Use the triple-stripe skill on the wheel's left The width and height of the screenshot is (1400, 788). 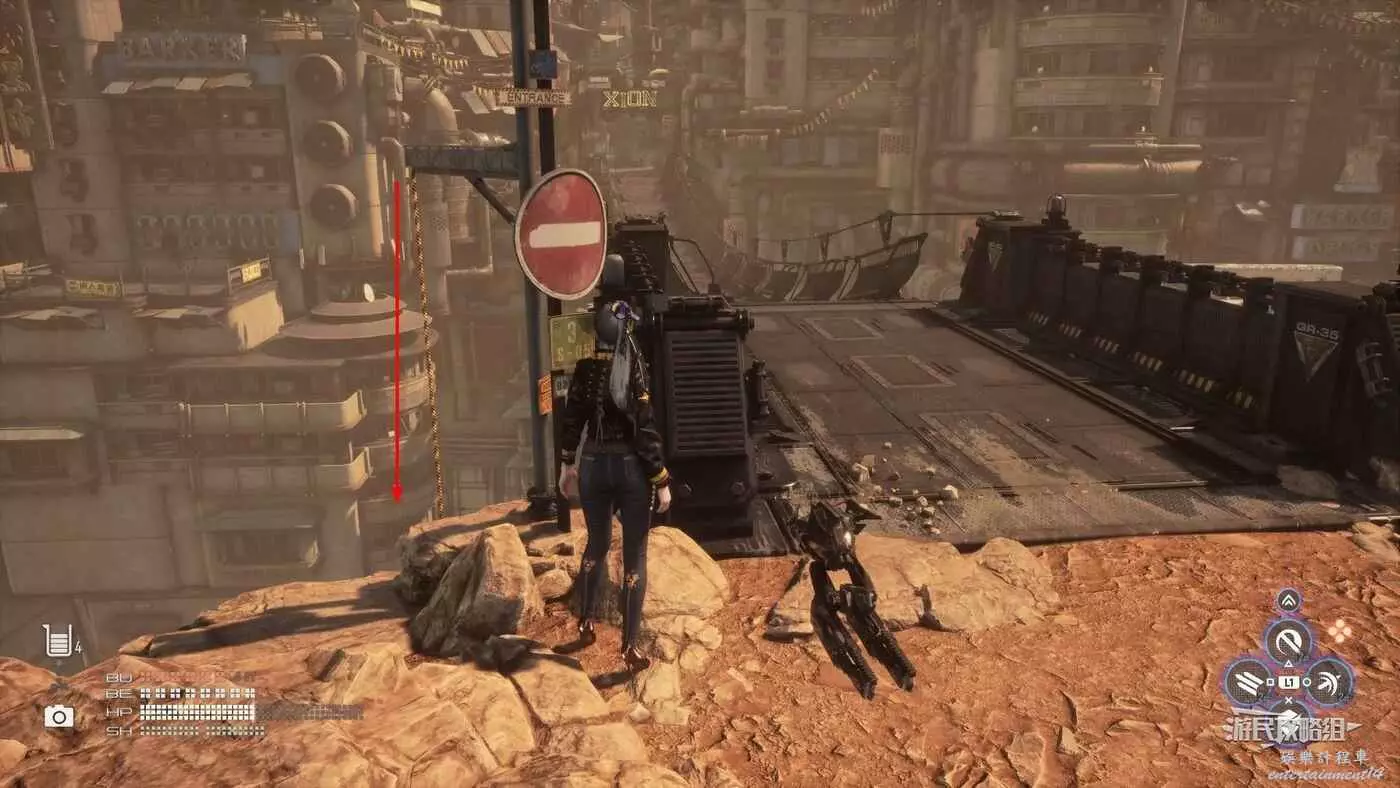tap(1248, 682)
